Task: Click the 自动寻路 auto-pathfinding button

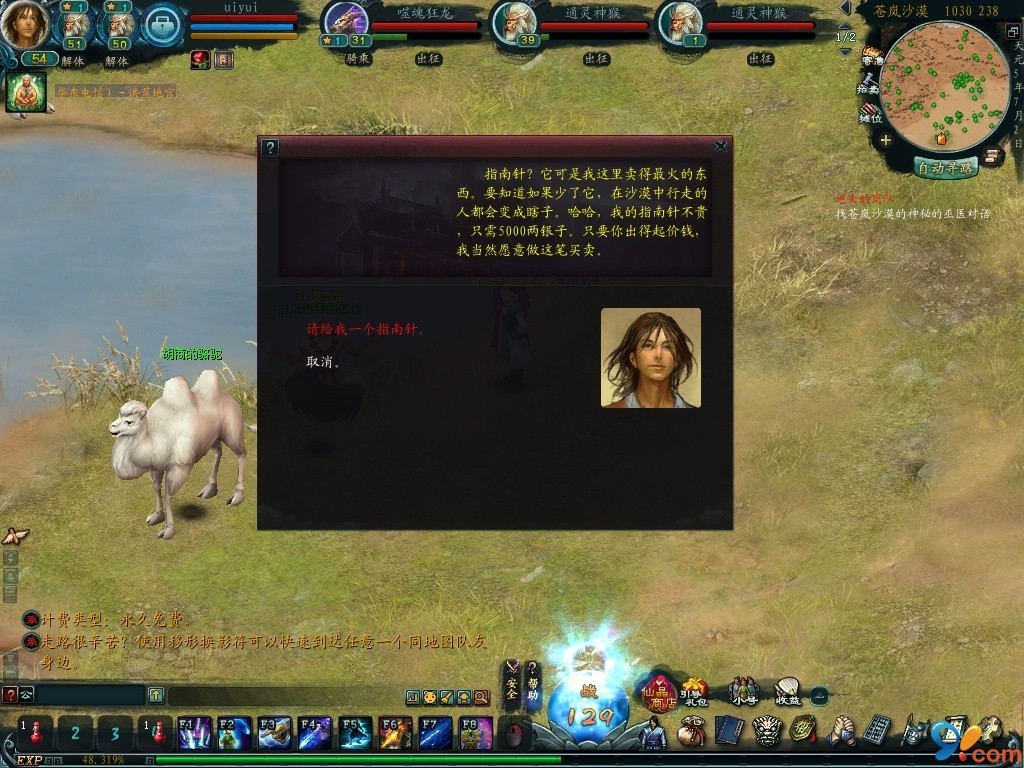Action: pos(945,168)
